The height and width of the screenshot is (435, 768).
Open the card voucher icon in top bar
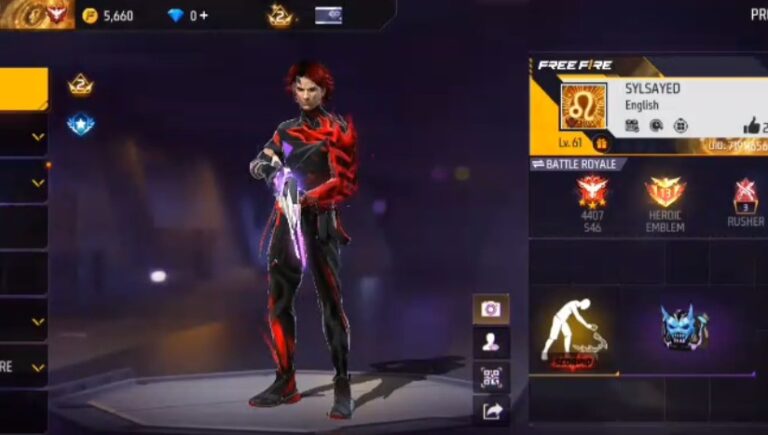click(328, 15)
